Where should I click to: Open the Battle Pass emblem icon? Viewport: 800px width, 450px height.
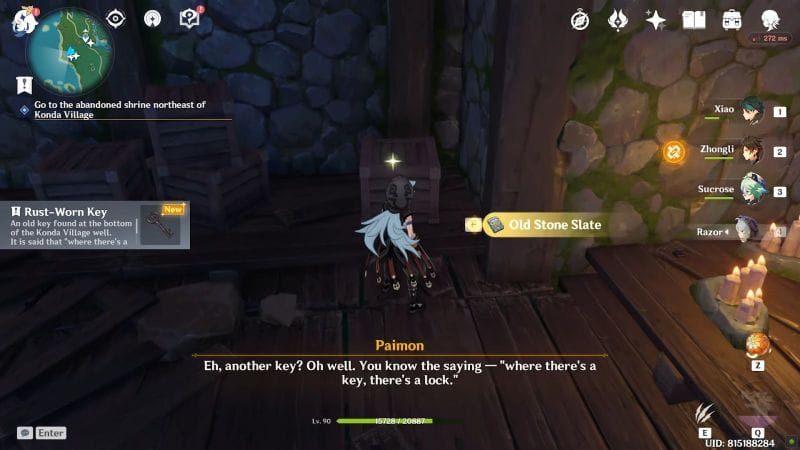point(618,19)
